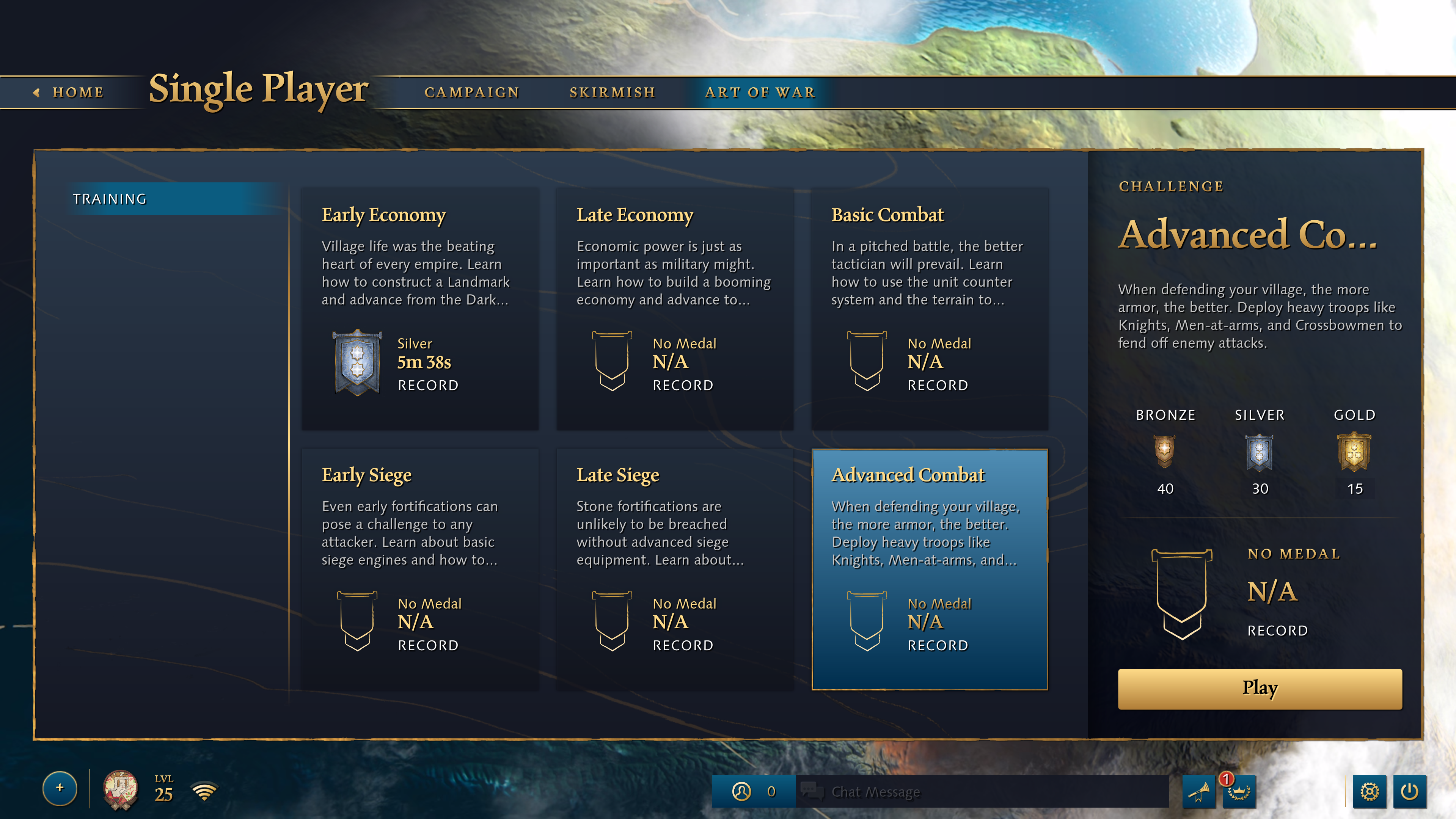1456x819 pixels.
Task: Click the gold Play button
Action: click(x=1259, y=689)
